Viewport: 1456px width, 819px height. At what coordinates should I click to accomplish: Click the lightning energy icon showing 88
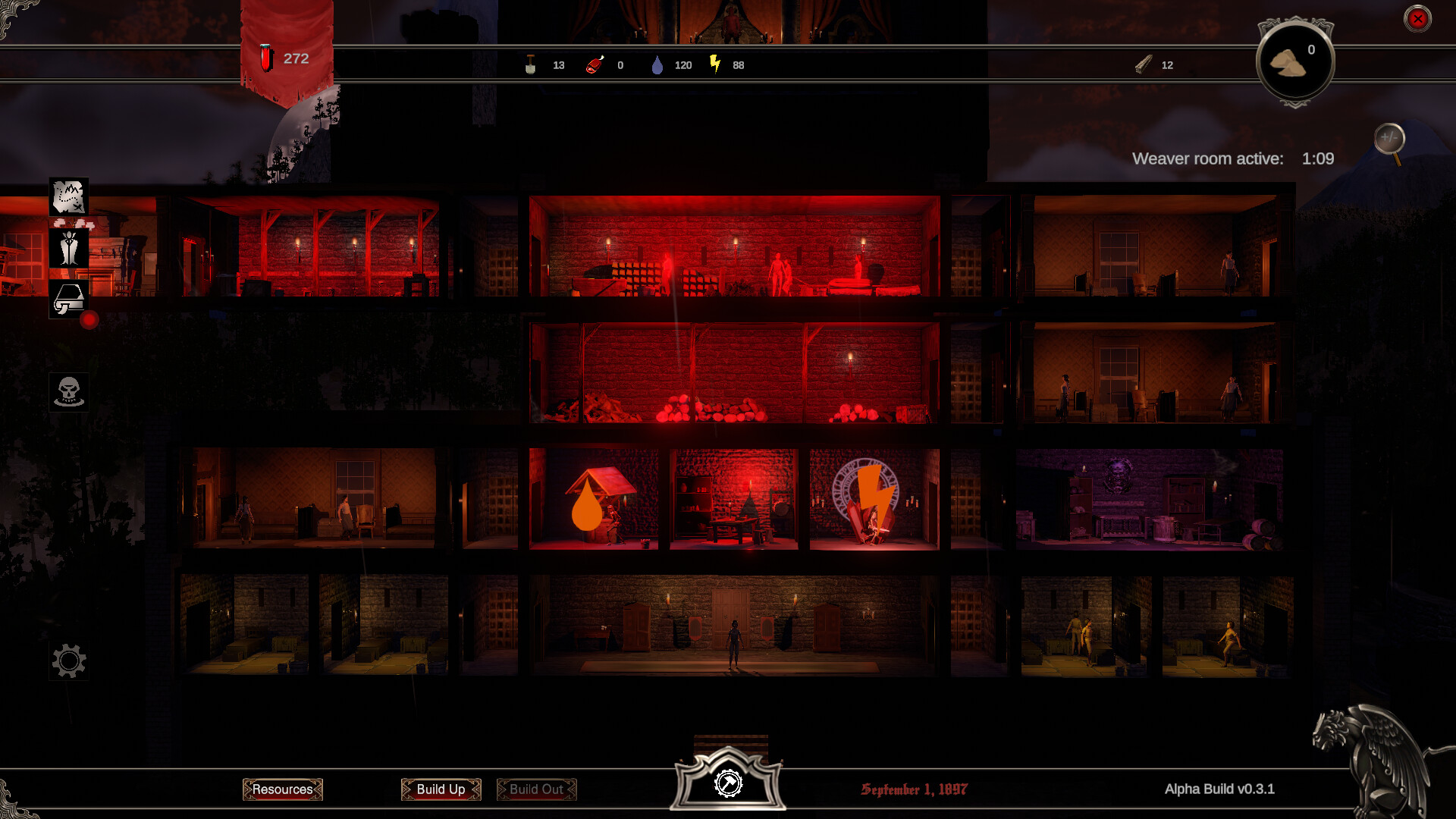714,65
